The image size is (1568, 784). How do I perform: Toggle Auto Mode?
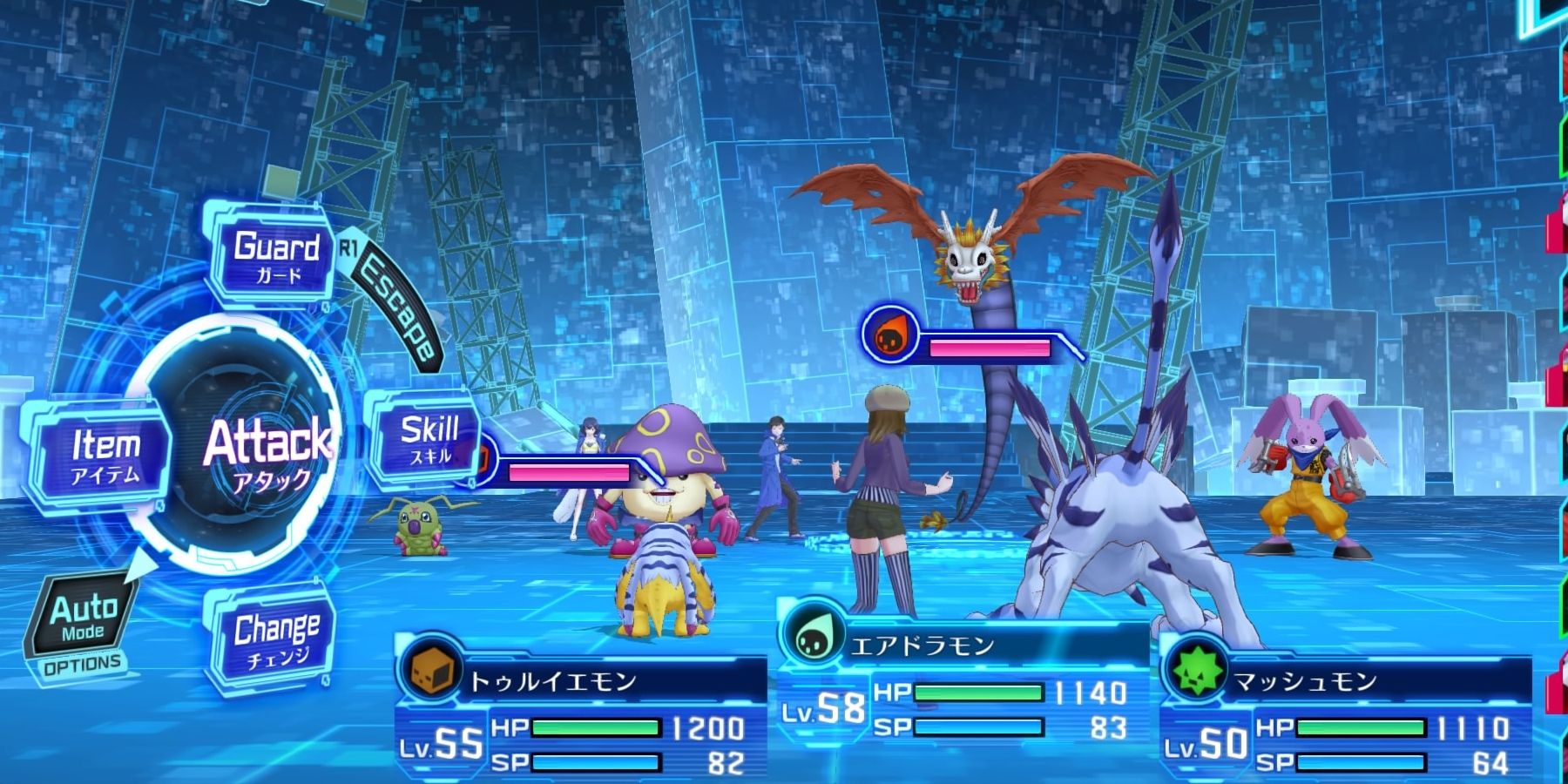click(83, 618)
